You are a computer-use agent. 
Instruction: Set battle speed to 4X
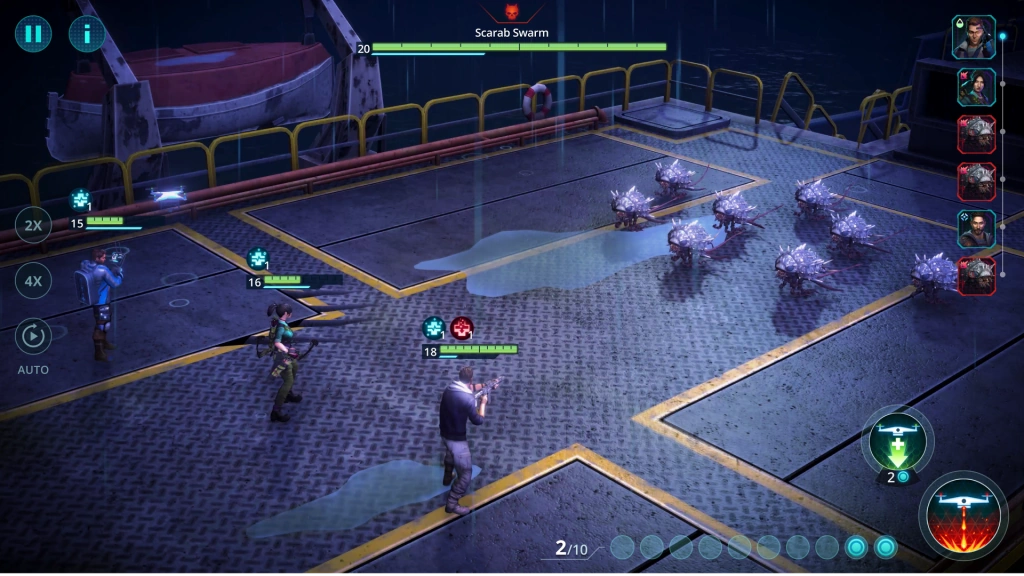(33, 281)
